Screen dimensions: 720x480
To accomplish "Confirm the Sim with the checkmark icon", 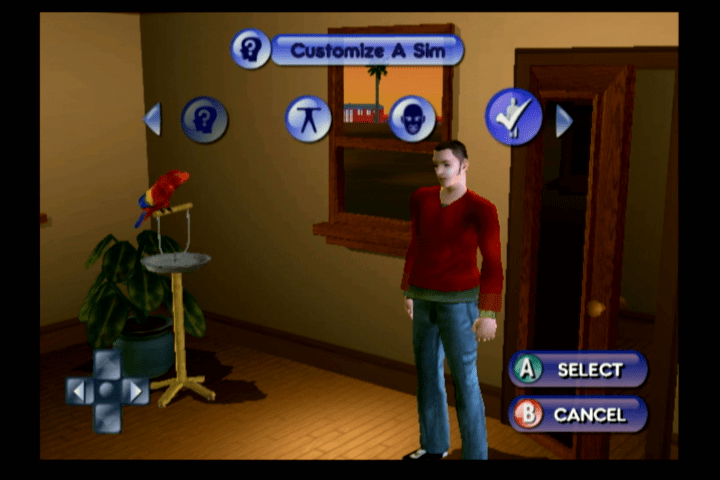I will pyautogui.click(x=514, y=117).
